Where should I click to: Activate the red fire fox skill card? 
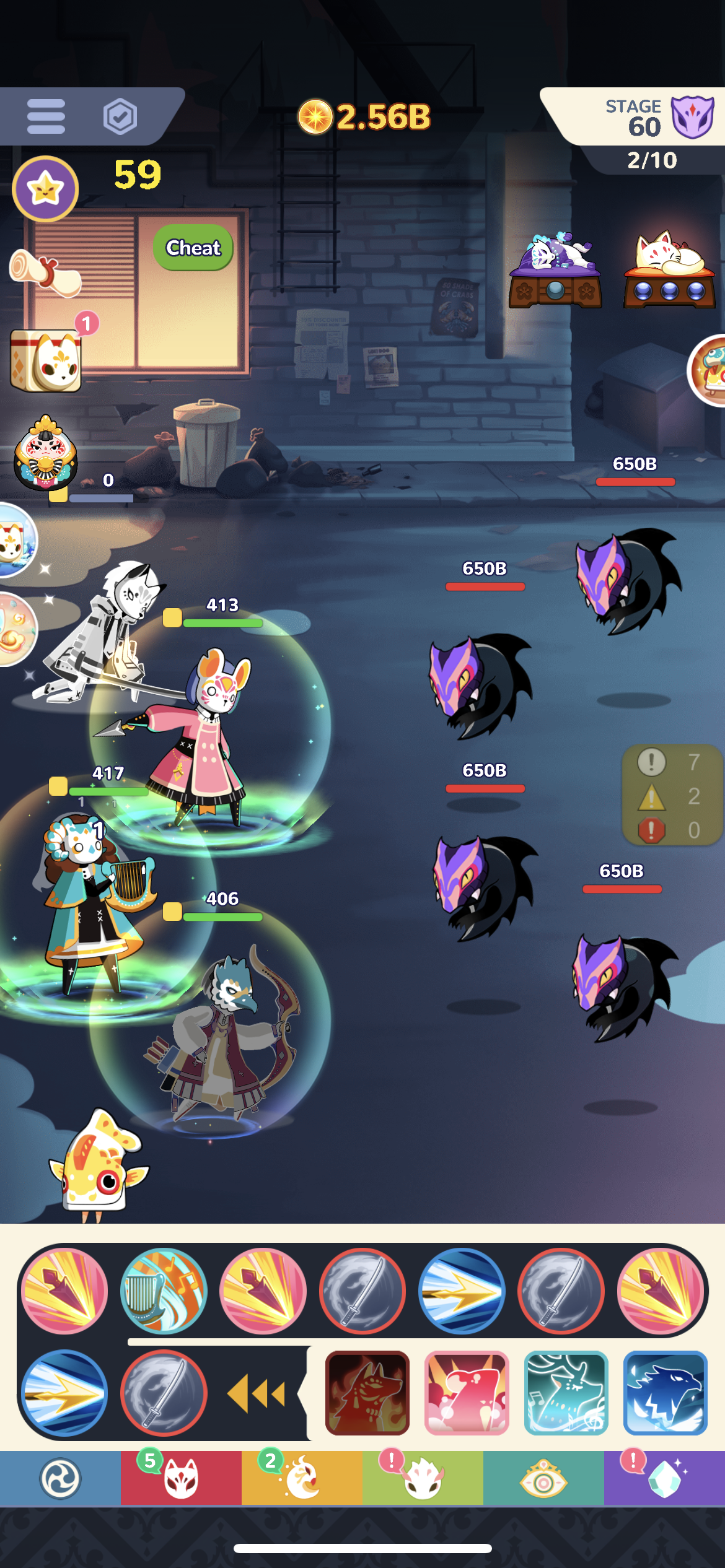click(x=367, y=1393)
